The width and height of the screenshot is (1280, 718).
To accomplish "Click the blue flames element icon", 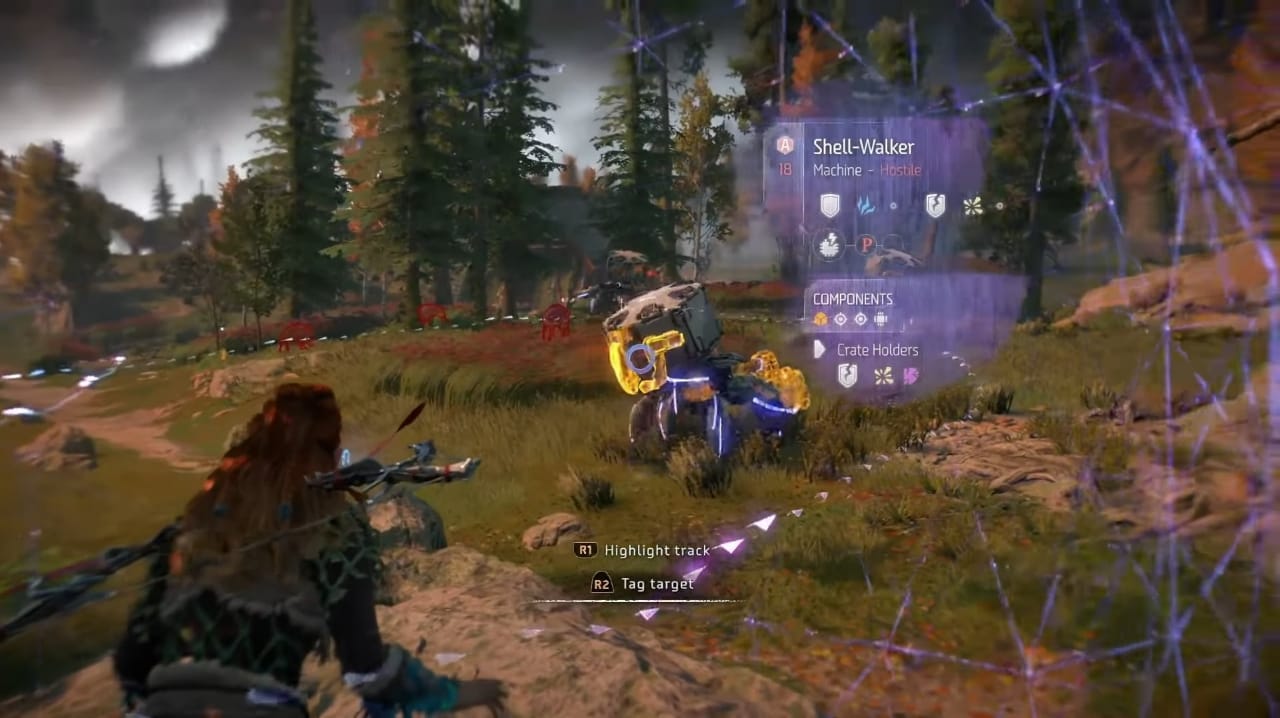I will 866,206.
